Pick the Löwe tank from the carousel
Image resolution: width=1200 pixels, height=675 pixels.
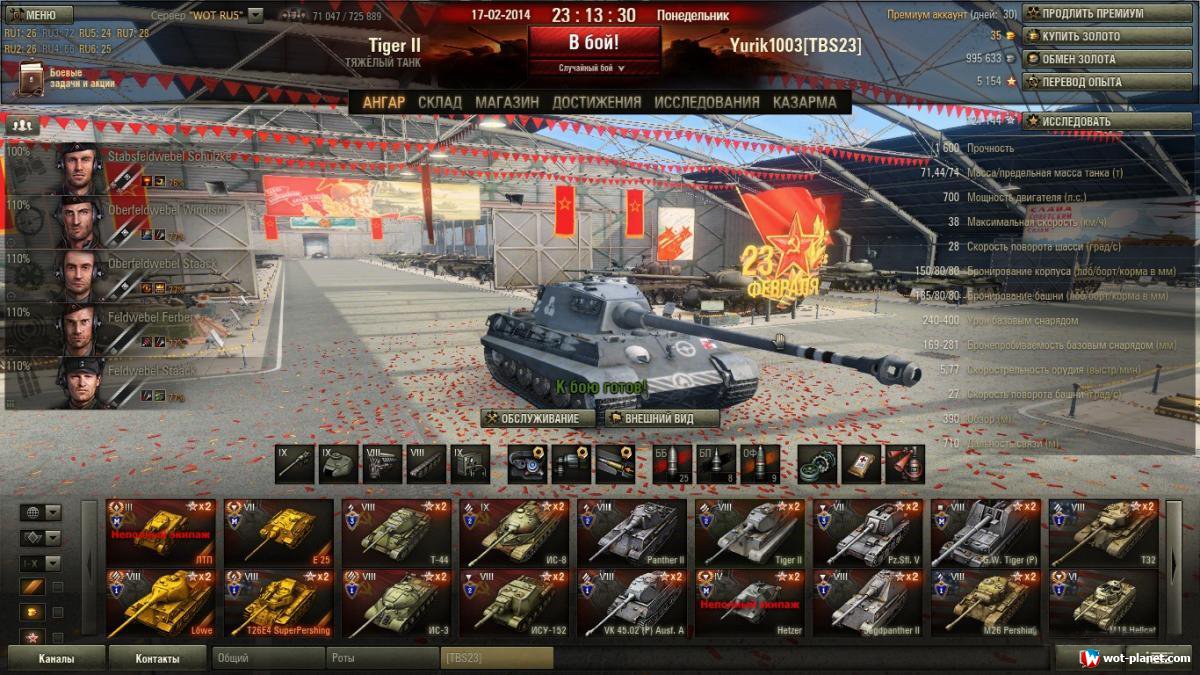(x=164, y=603)
